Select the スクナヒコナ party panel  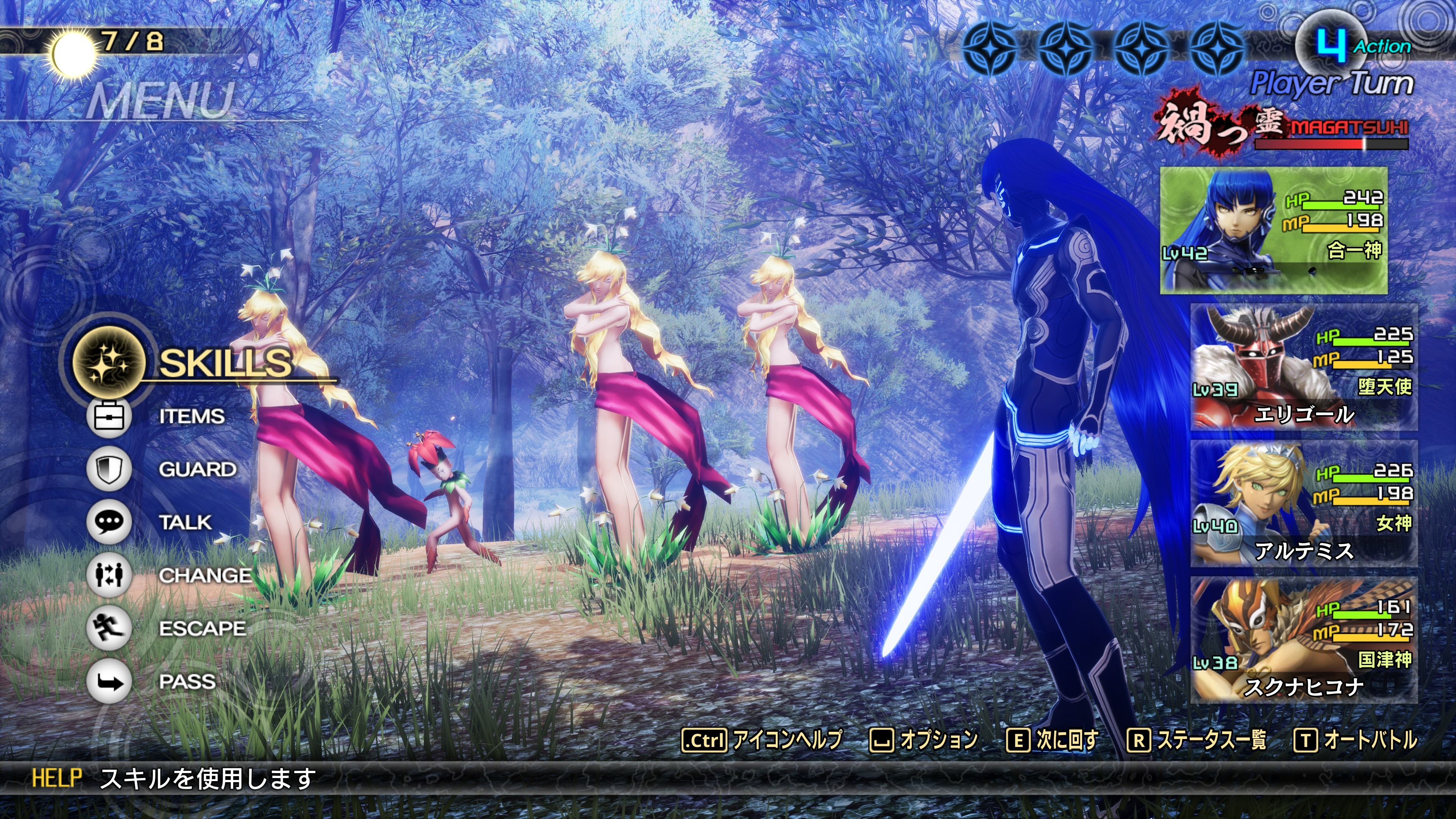1304,640
